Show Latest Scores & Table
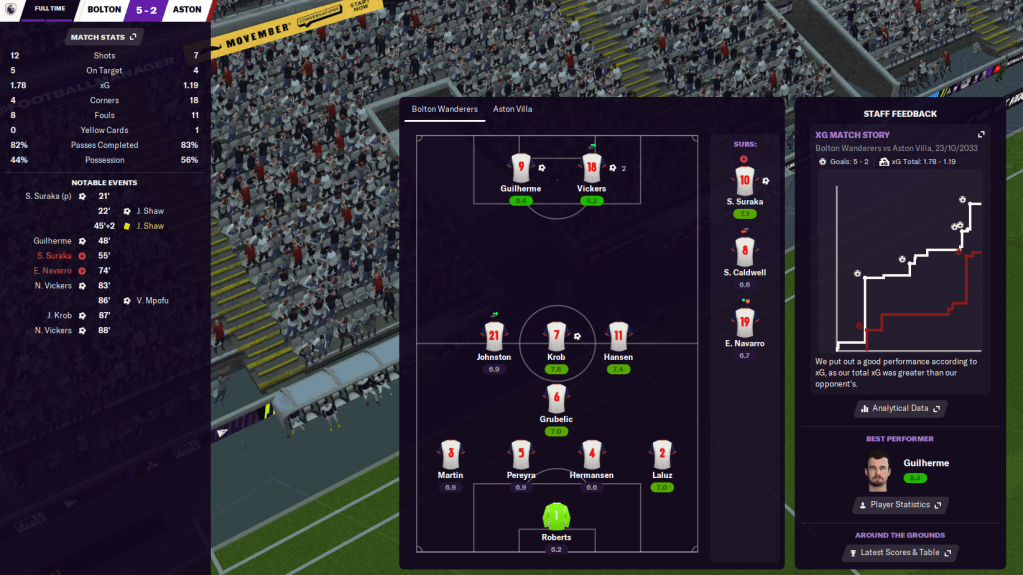The image size is (1023, 575). pos(900,552)
